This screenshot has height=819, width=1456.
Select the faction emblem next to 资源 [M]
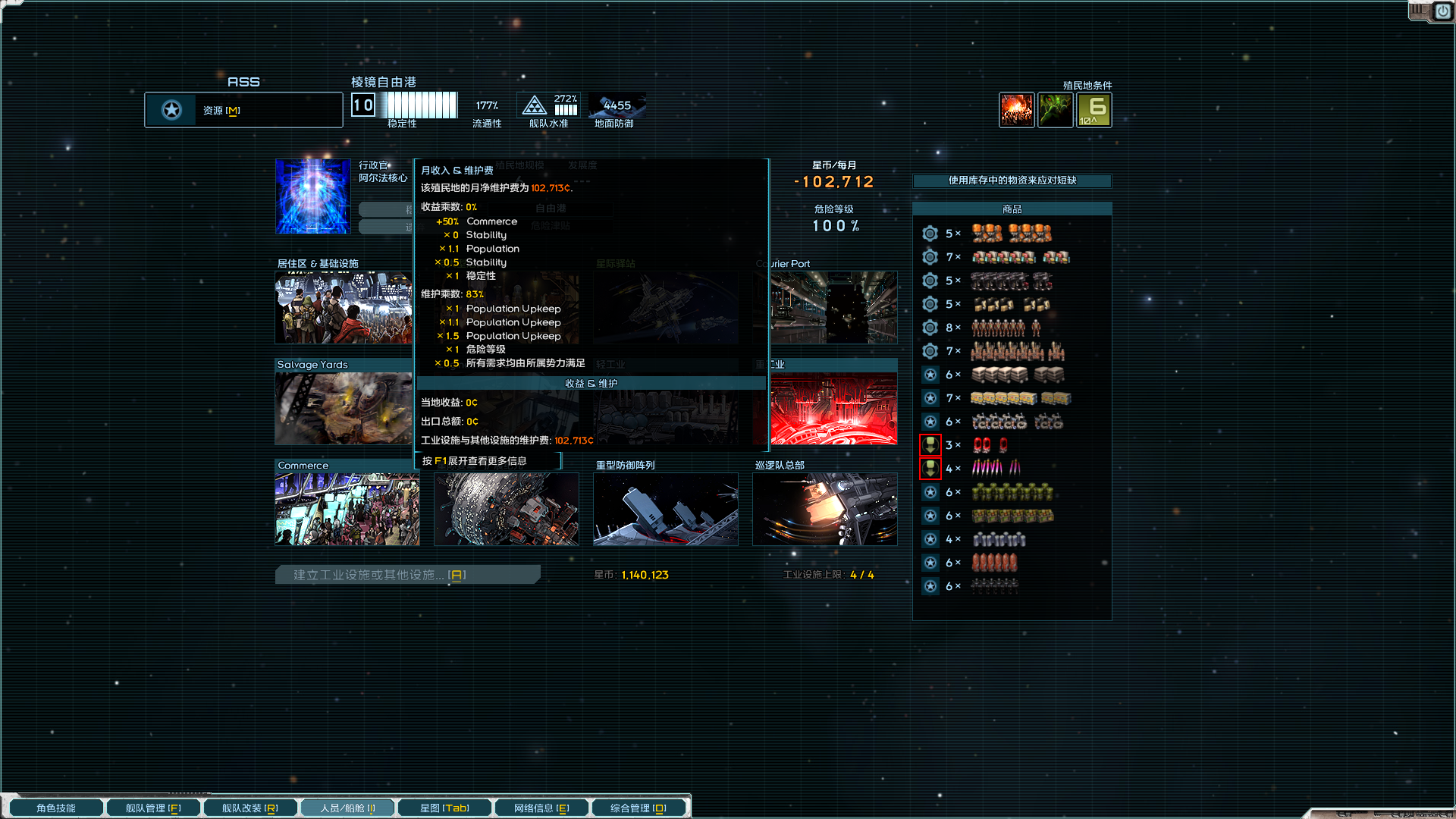click(171, 109)
